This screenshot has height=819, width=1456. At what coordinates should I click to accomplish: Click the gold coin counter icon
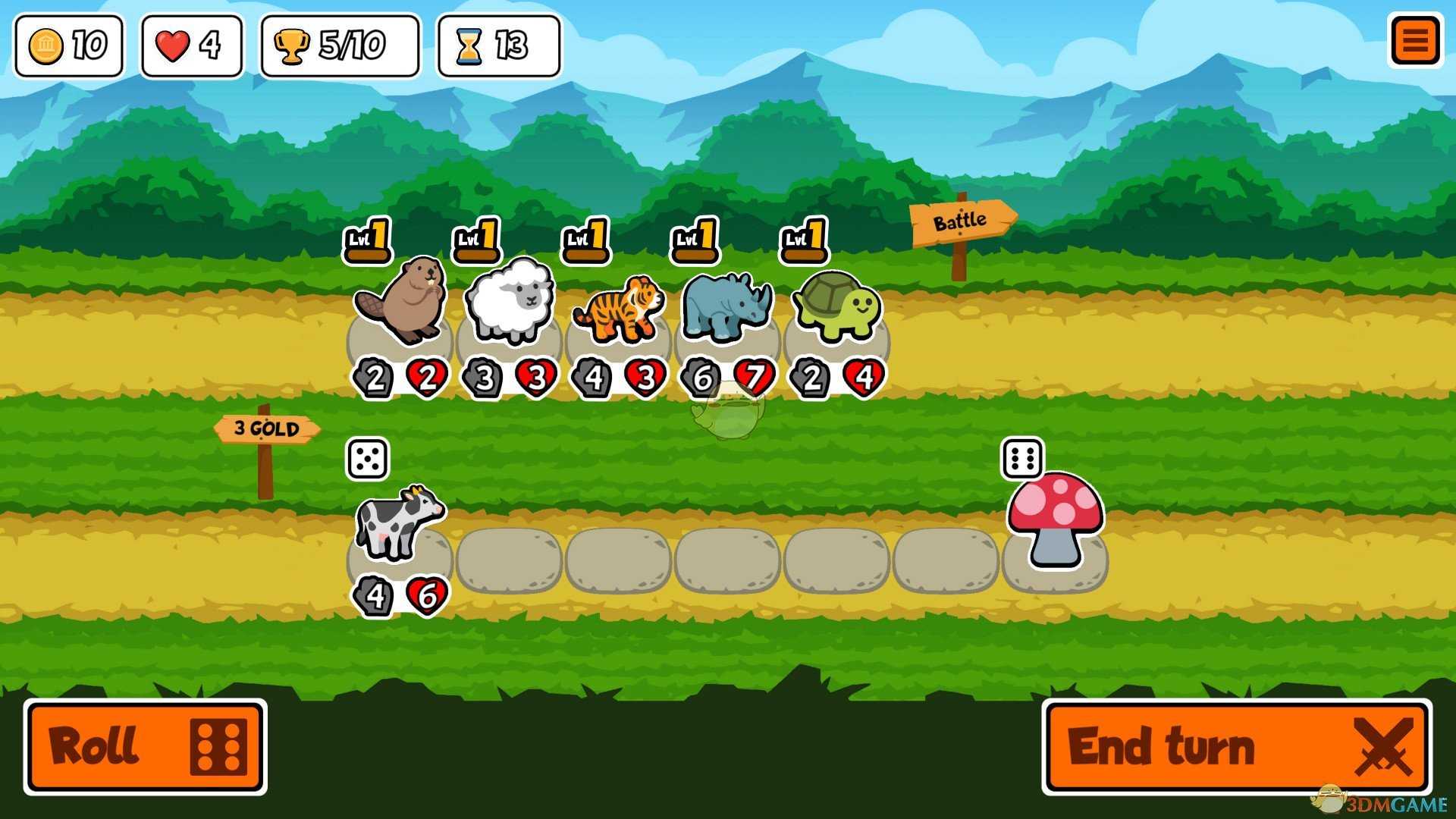[x=47, y=45]
